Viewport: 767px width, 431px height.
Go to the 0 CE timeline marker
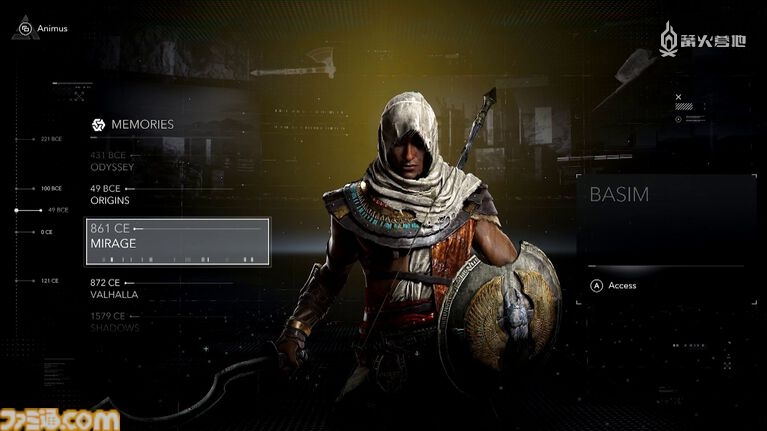[x=46, y=232]
